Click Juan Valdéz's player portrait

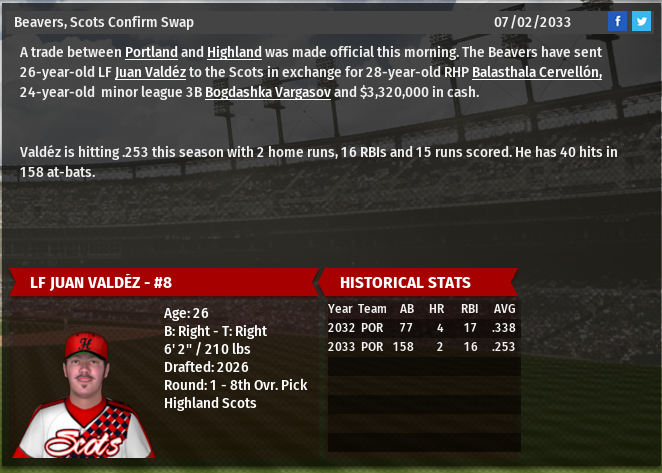86,392
